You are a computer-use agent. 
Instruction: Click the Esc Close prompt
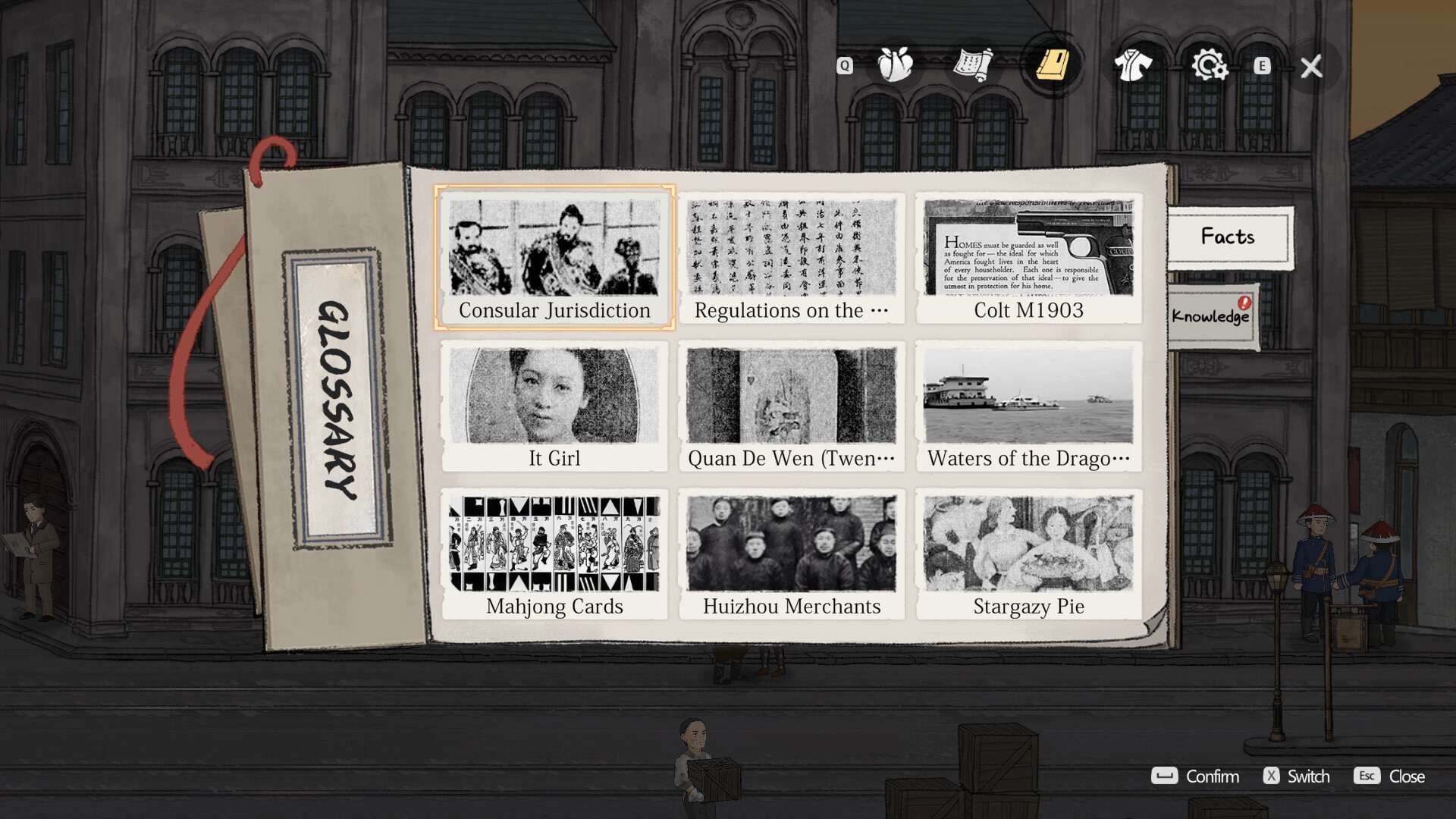(1390, 777)
